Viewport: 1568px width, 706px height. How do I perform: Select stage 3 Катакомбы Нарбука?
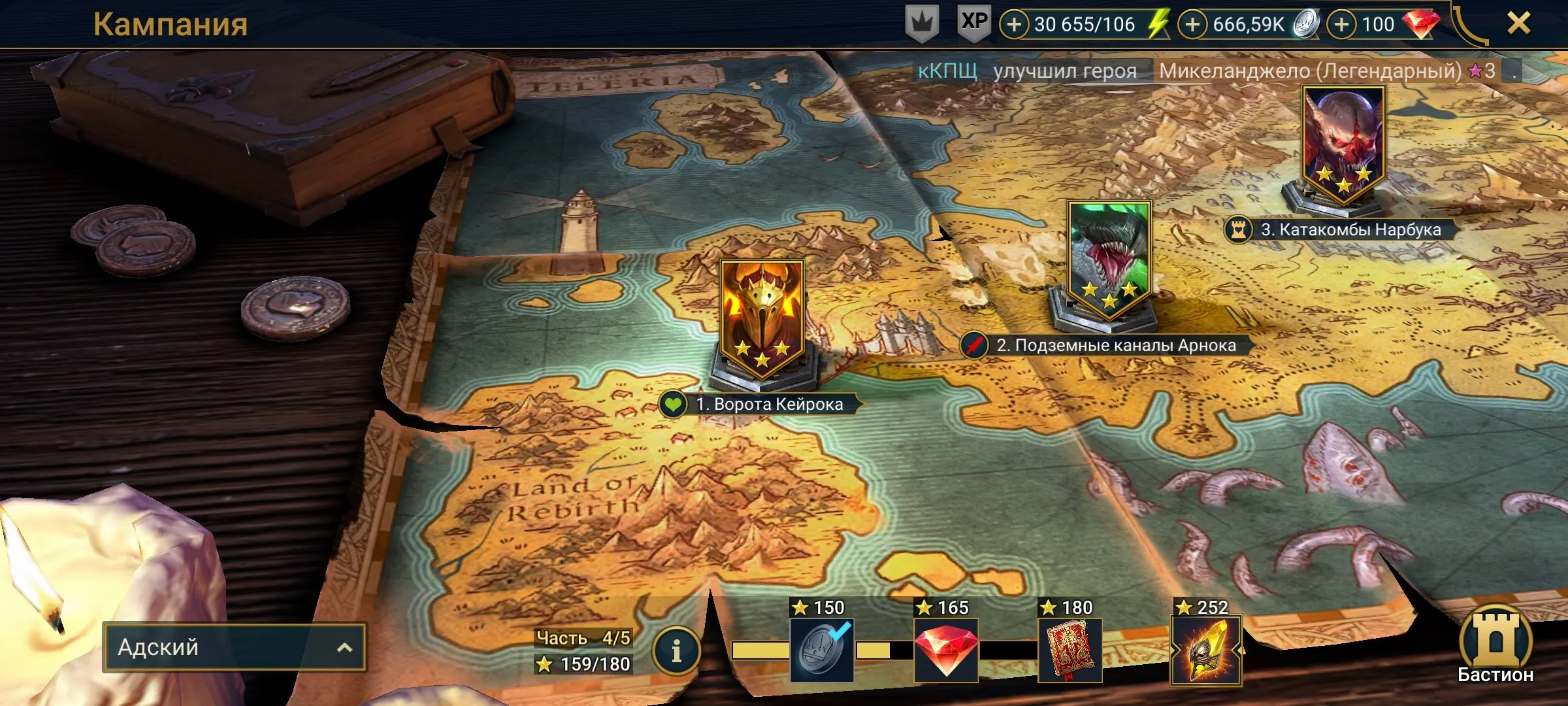coord(1343,144)
